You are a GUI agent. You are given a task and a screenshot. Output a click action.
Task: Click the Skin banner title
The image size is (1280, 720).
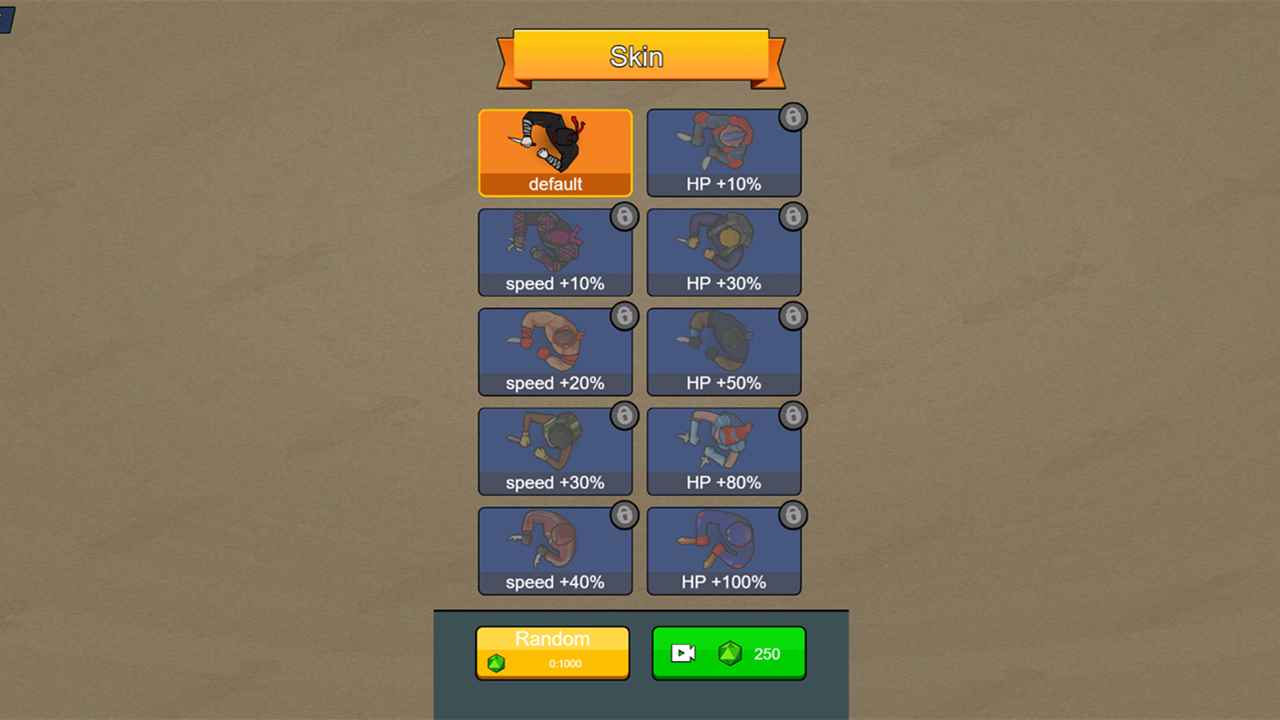pos(638,57)
